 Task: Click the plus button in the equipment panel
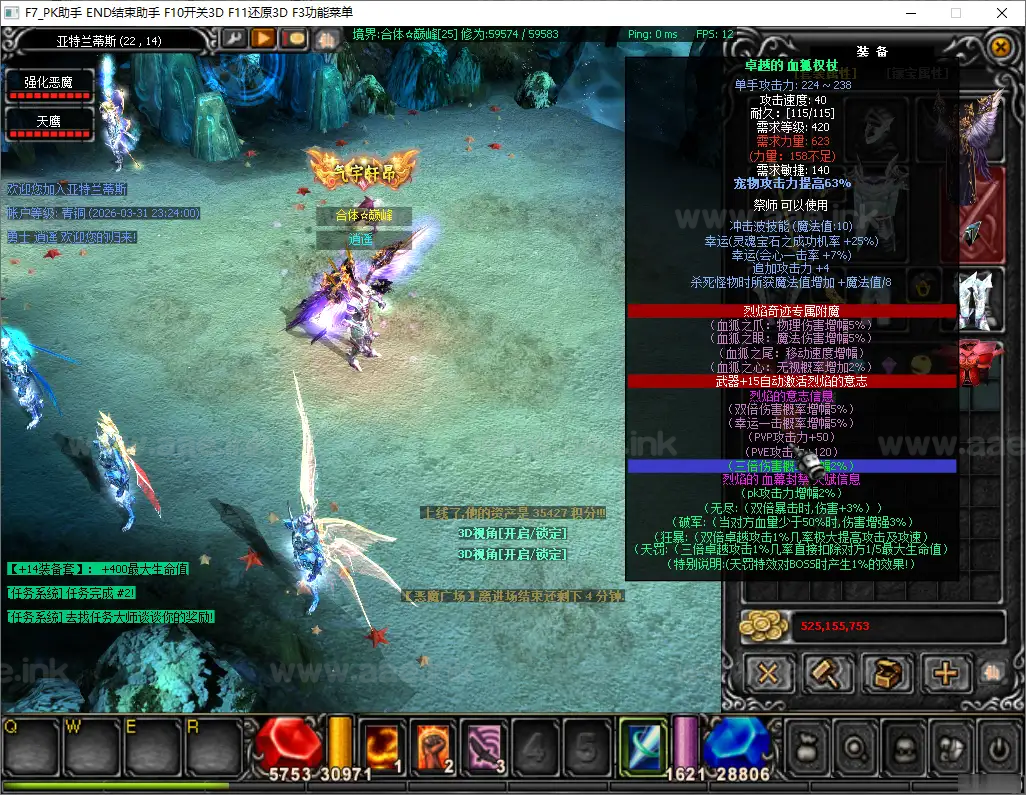click(x=944, y=673)
